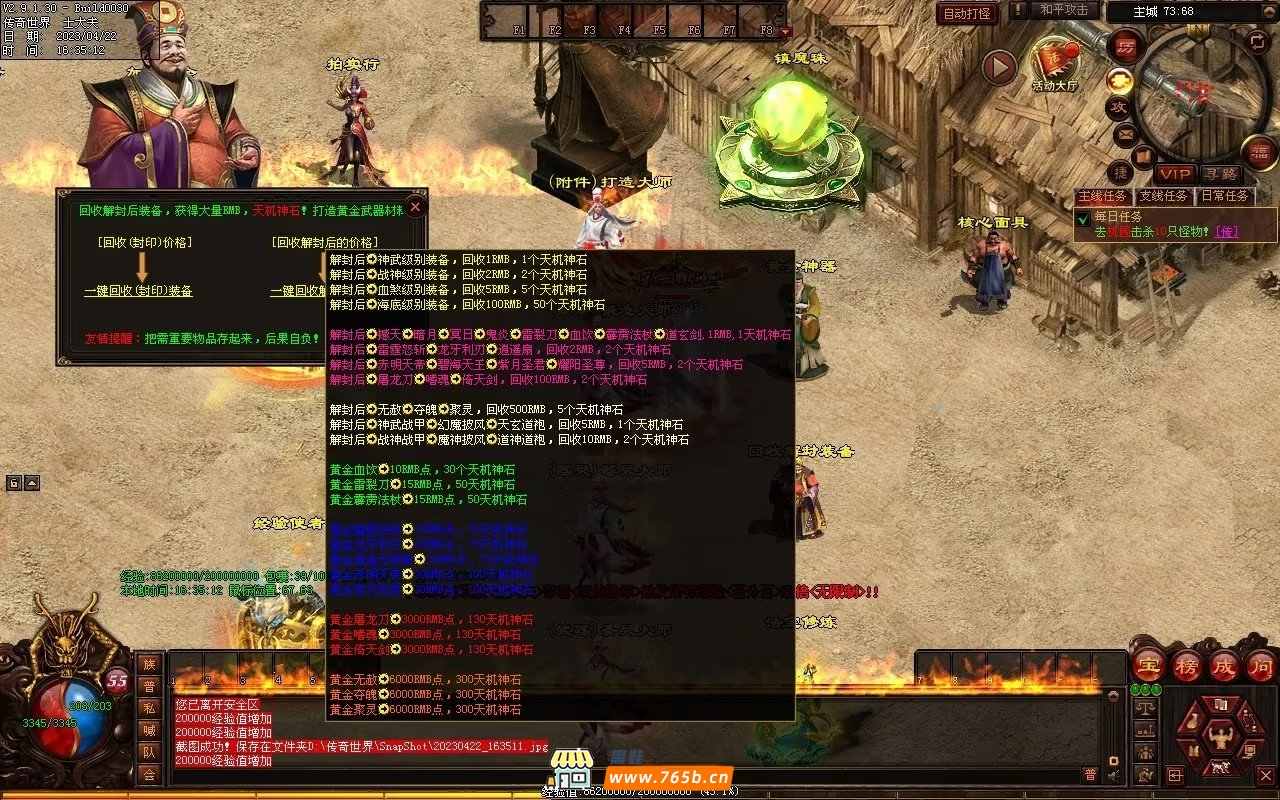Click the 福 welfare button by minimap
Screen dimensions: 1280x800
(x=1260, y=152)
